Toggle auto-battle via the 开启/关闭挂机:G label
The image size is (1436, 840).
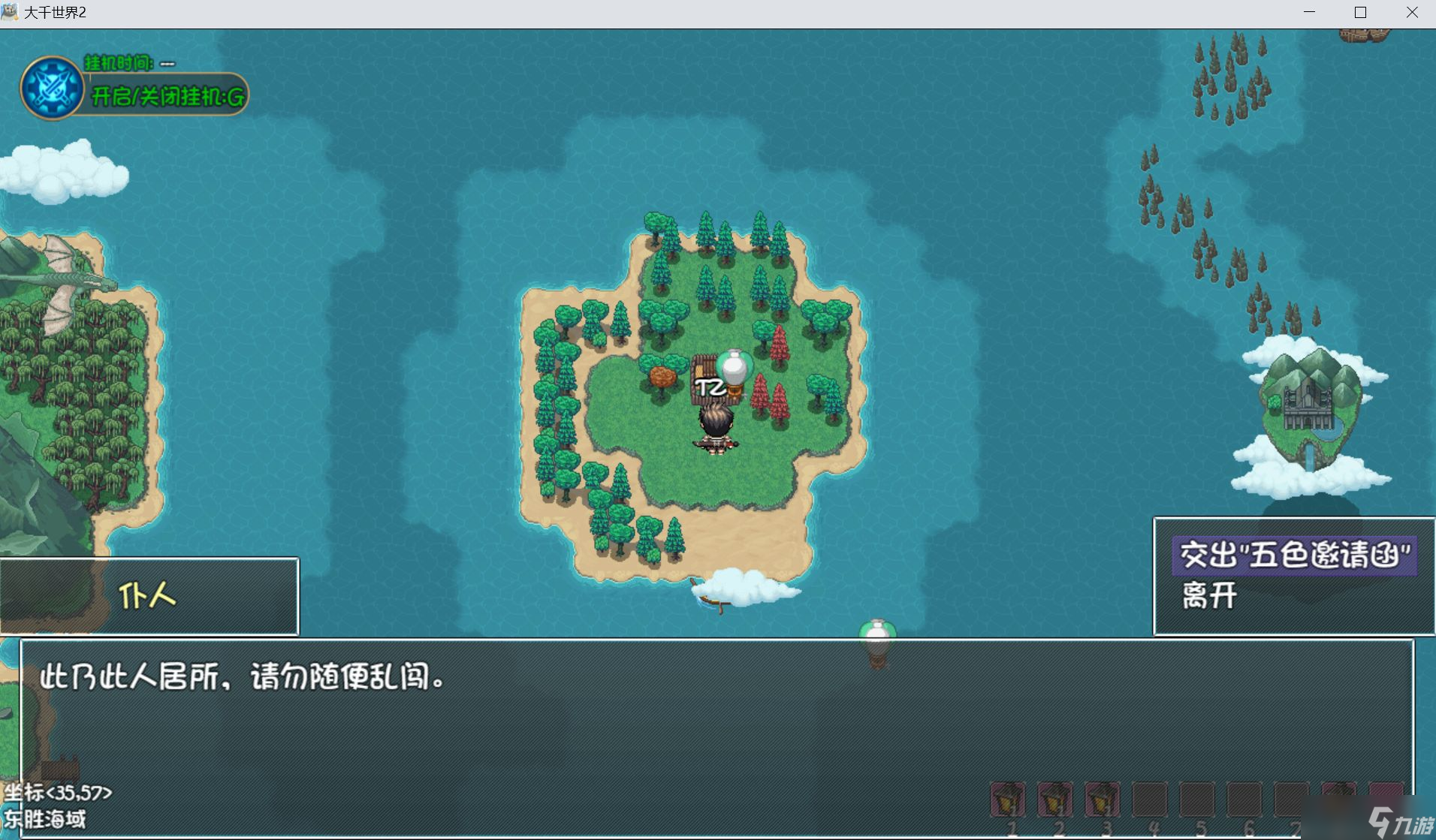click(165, 98)
